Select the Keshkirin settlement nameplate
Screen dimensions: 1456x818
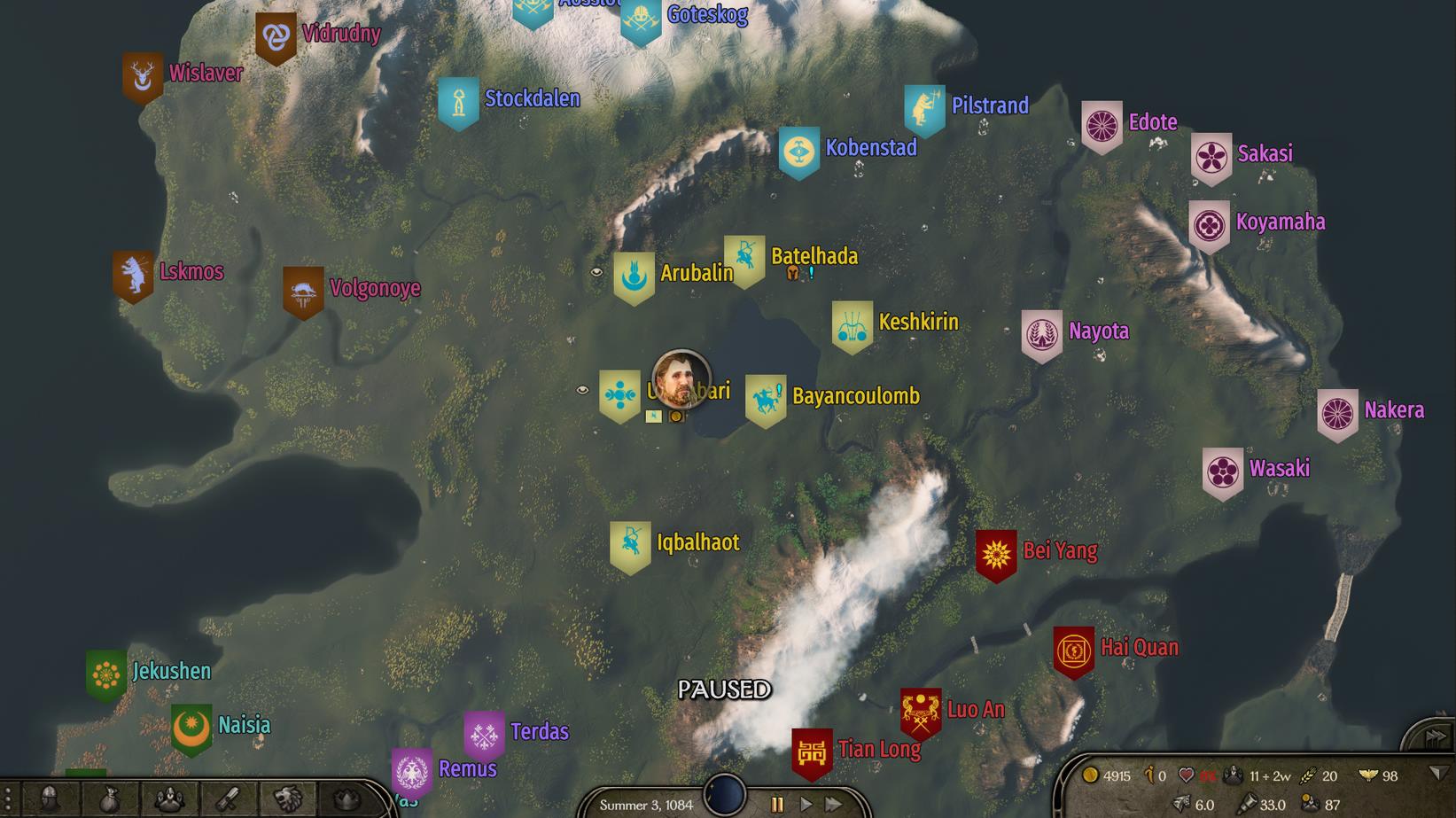(x=918, y=322)
